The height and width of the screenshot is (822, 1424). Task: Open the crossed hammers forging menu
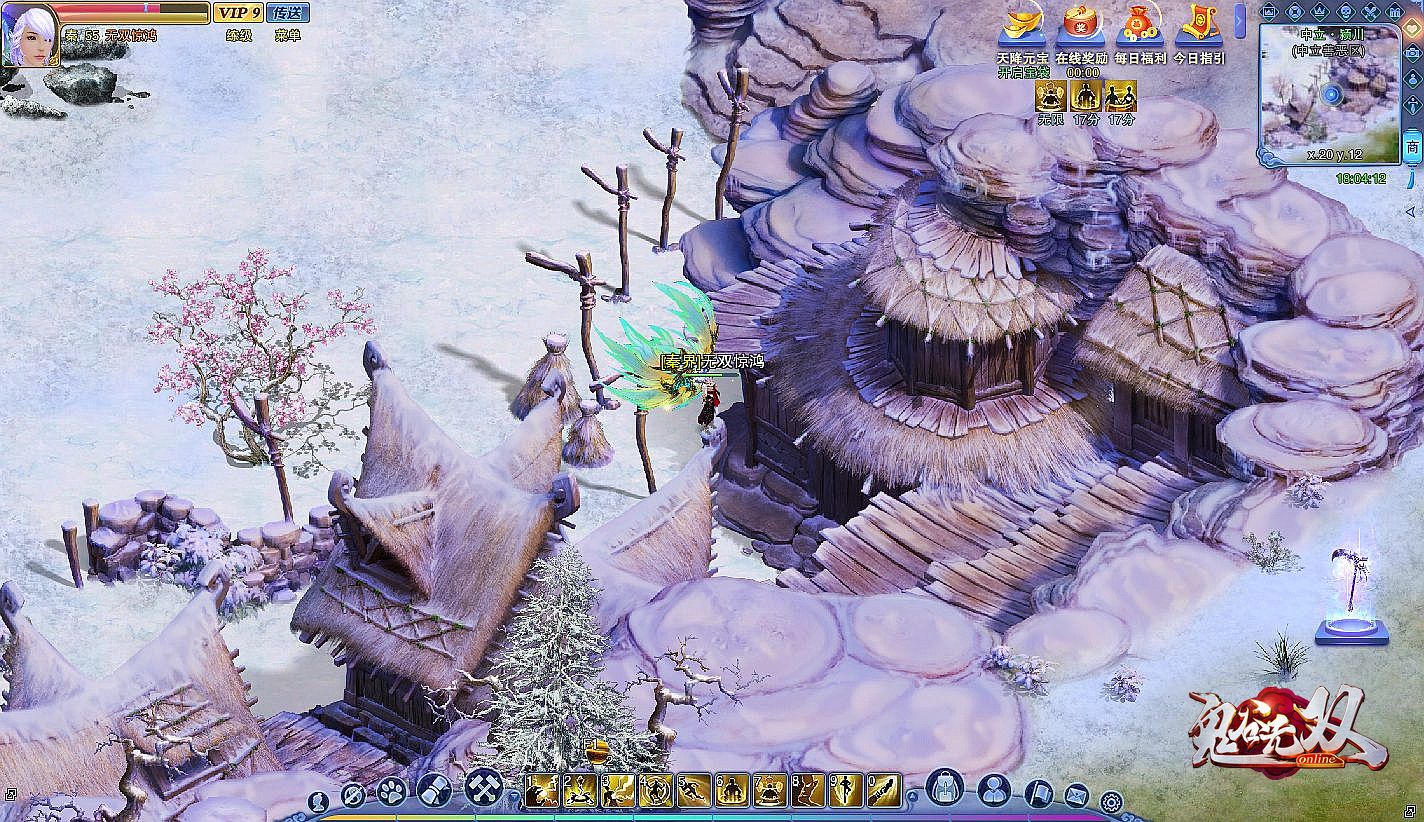[484, 788]
